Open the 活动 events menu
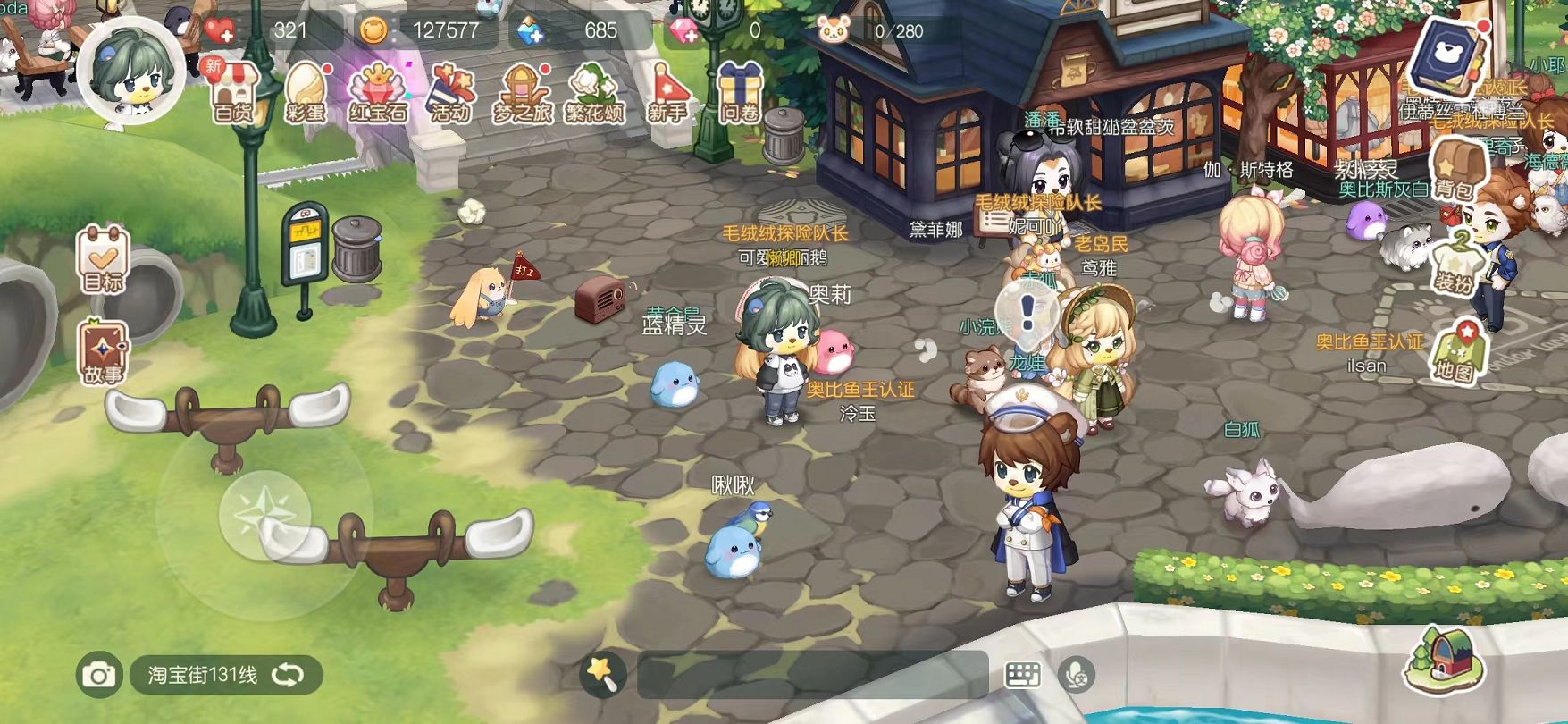The image size is (1568, 724). click(450, 90)
